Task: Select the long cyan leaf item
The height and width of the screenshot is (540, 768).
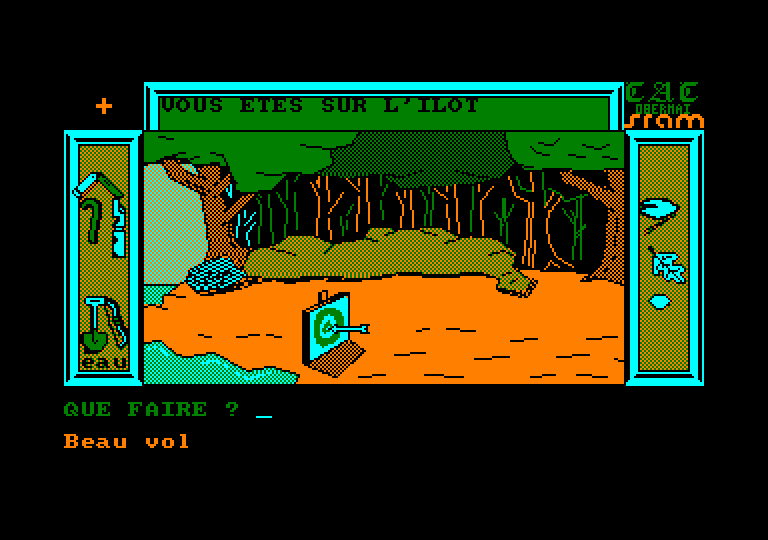Action: pyautogui.click(x=660, y=208)
